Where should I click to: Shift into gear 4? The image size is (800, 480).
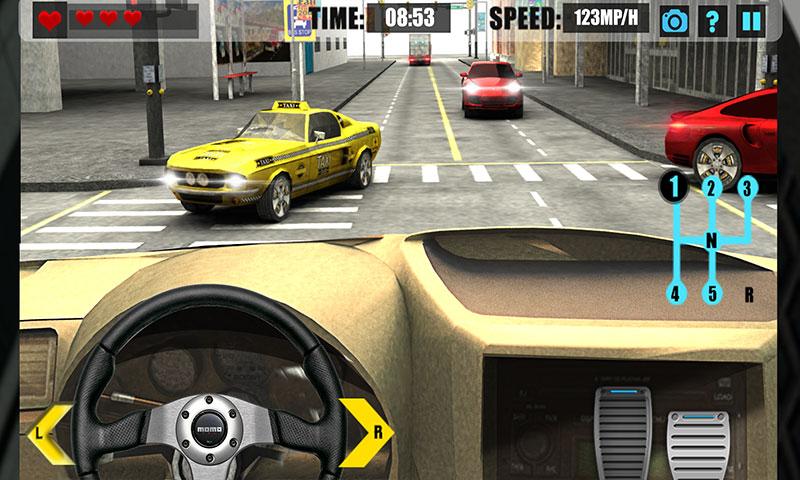(x=675, y=294)
